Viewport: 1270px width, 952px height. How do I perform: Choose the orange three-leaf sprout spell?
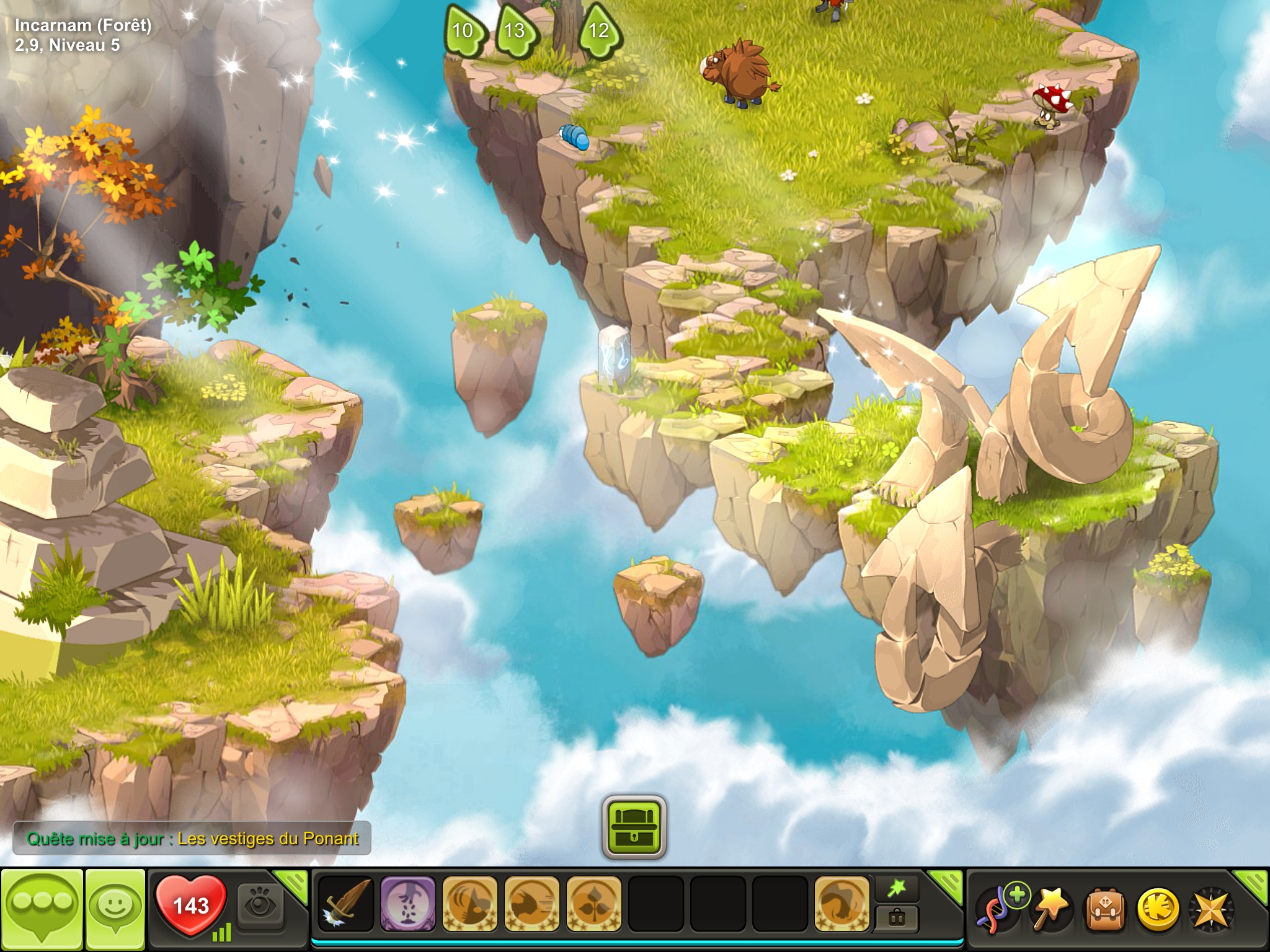(593, 904)
